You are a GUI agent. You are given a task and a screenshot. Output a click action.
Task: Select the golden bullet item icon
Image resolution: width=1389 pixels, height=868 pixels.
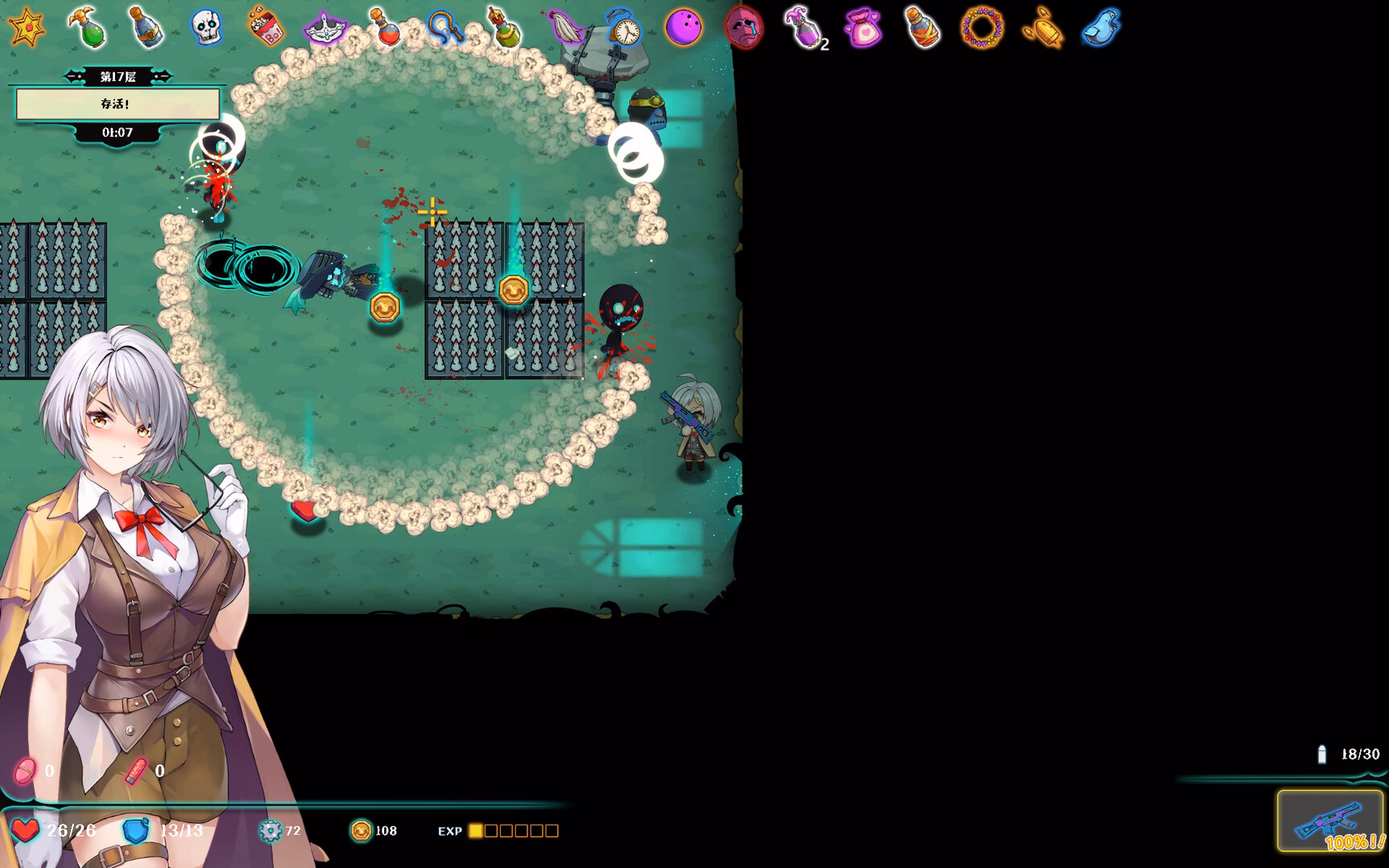coord(1042,27)
